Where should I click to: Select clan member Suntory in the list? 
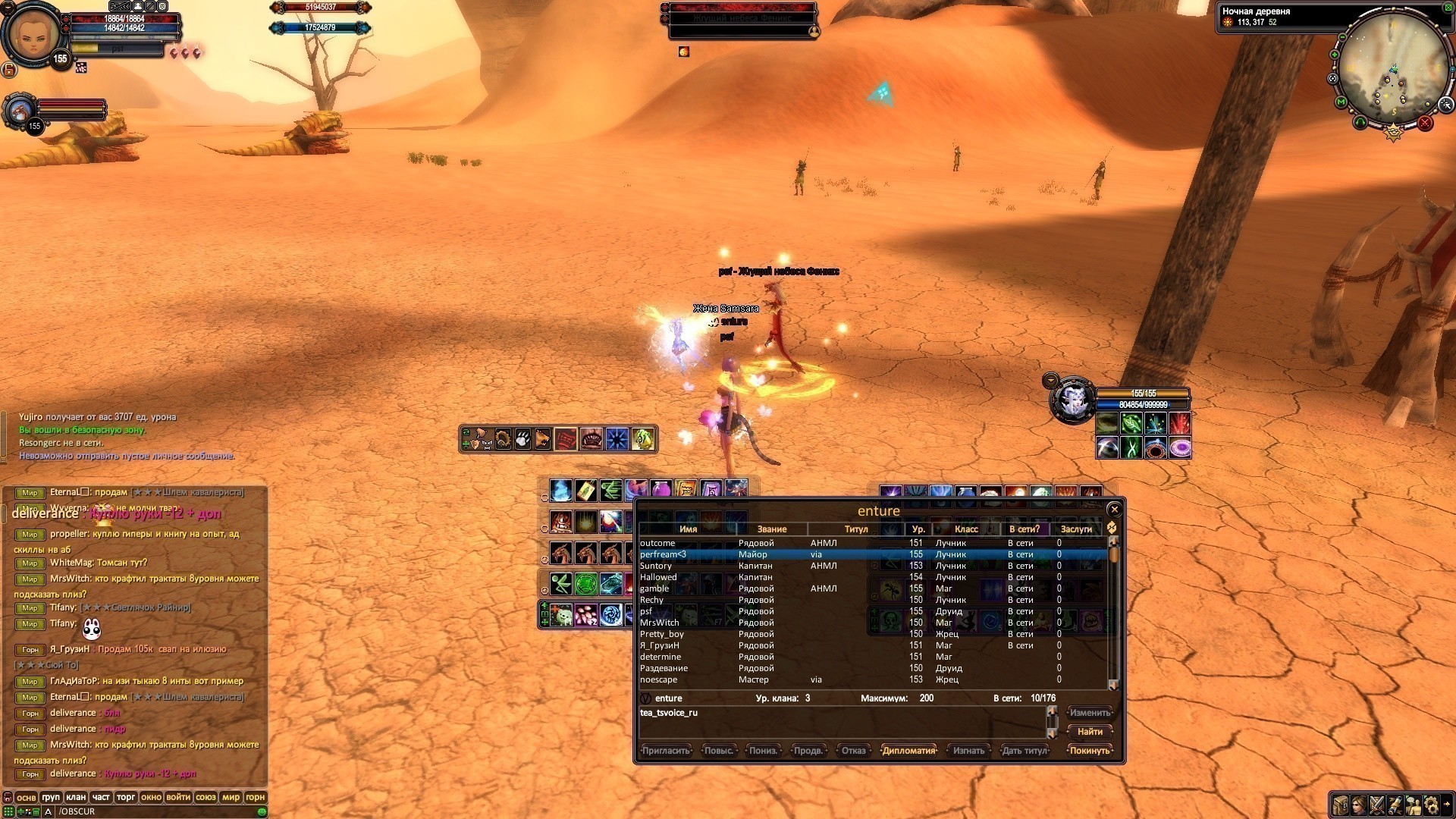click(656, 566)
